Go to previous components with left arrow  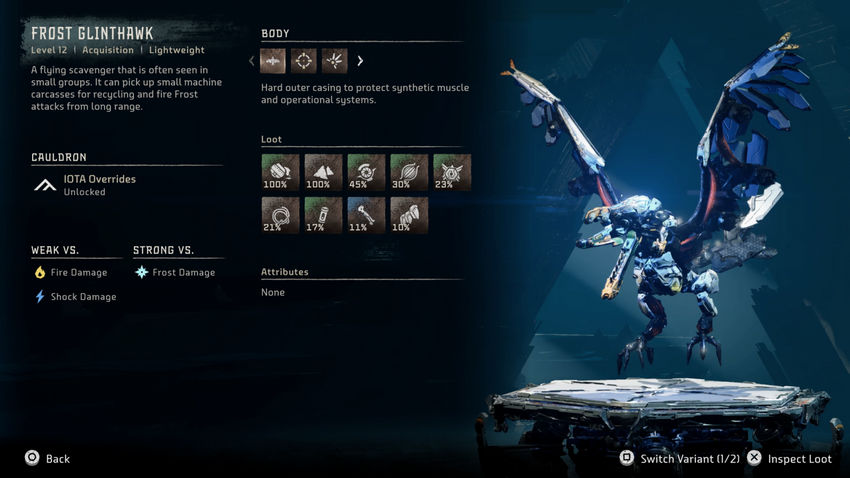click(252, 61)
